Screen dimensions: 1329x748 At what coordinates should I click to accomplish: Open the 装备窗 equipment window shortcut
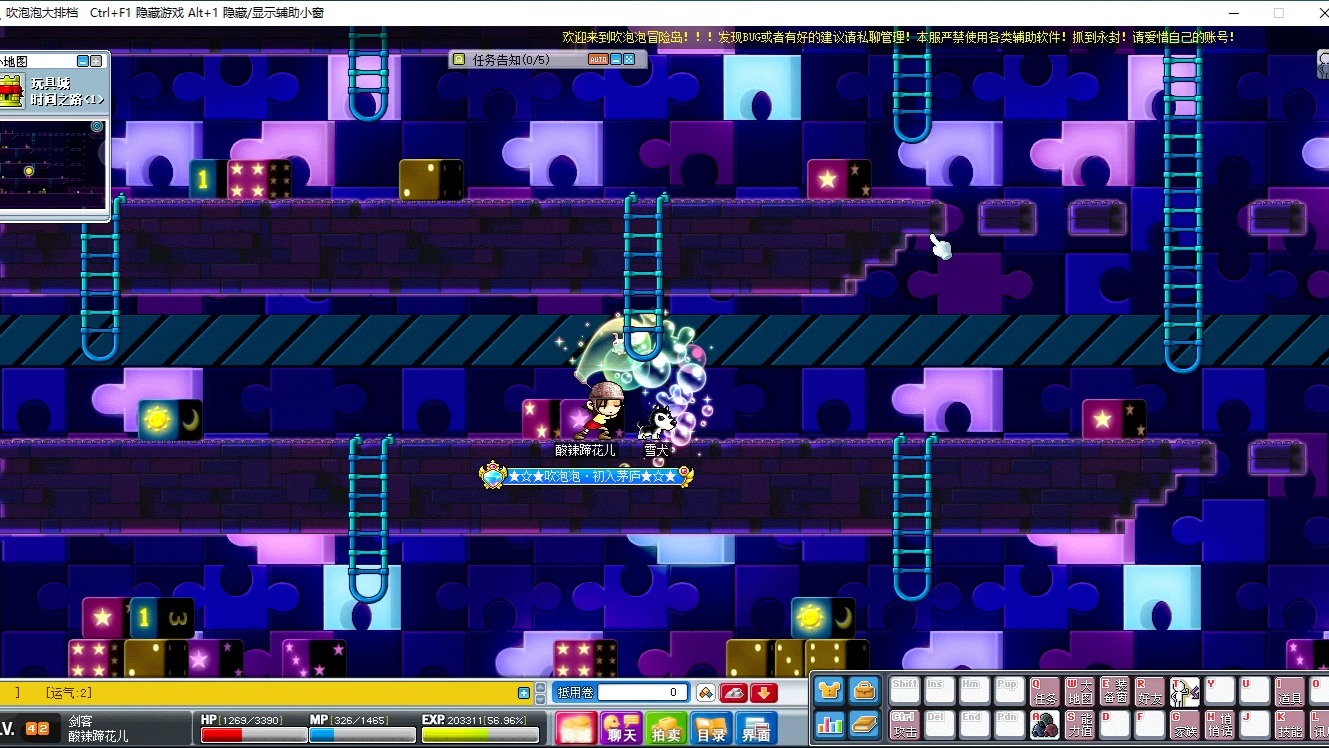[1114, 691]
